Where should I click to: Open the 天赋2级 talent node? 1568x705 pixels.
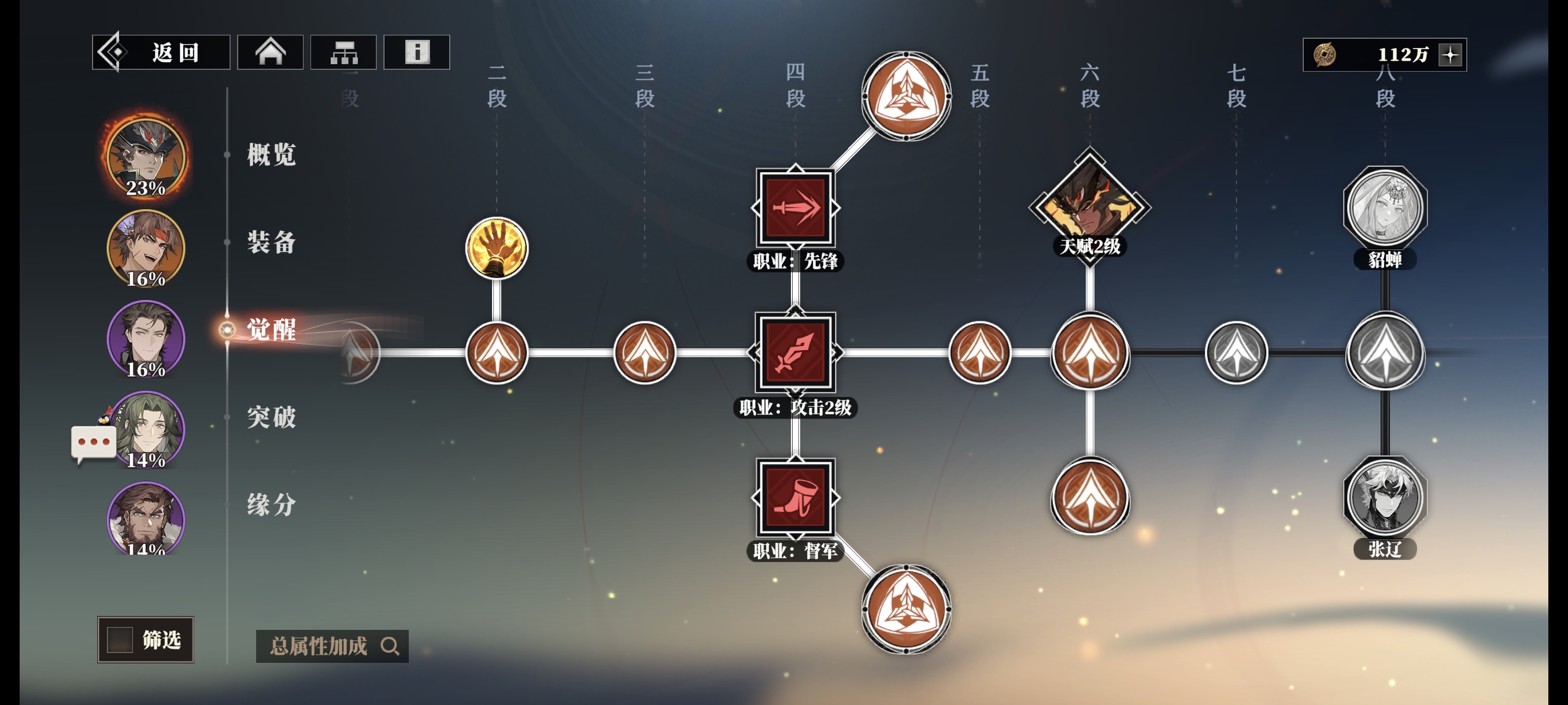click(1090, 207)
